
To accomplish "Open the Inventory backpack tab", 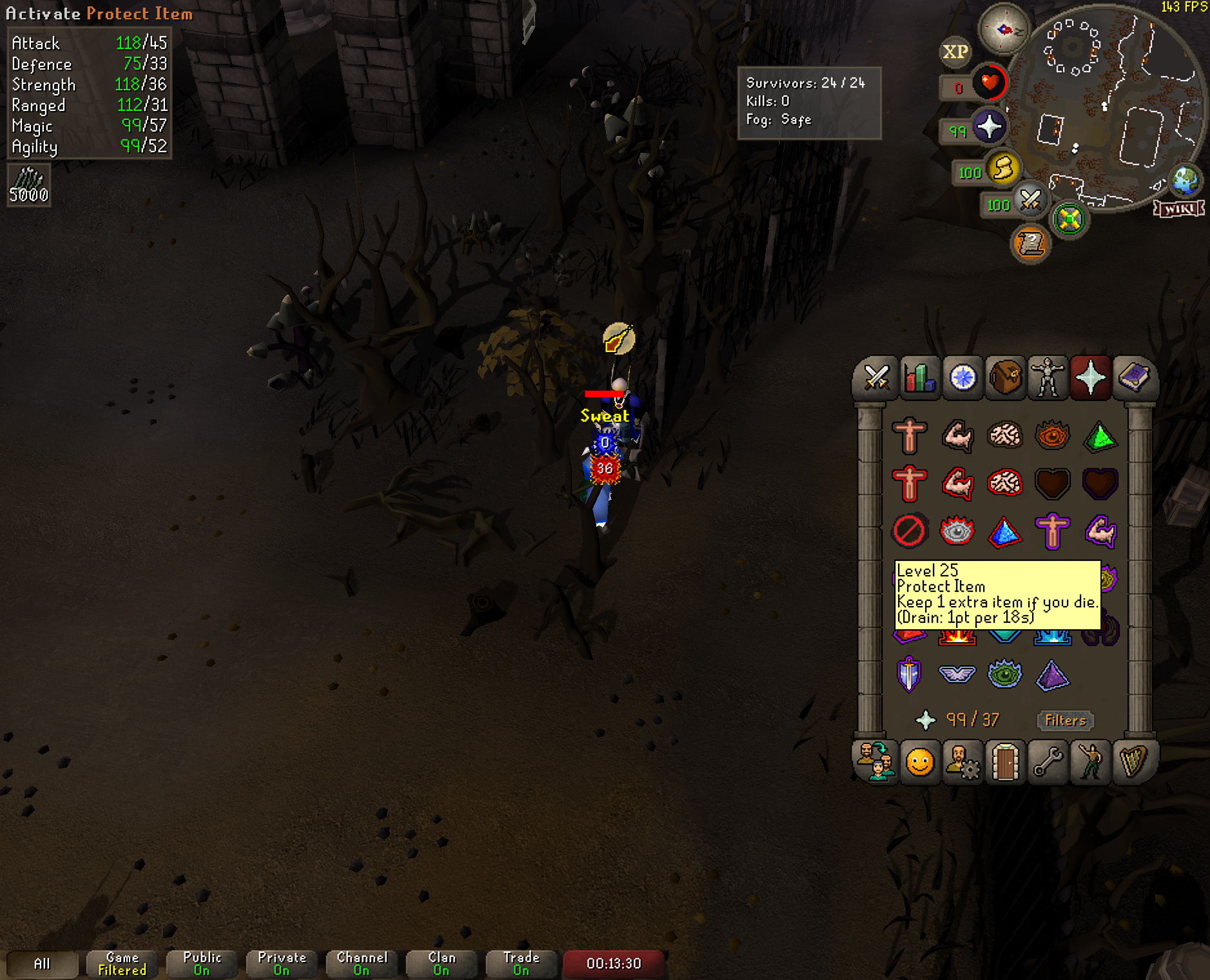I will pyautogui.click(x=1005, y=378).
